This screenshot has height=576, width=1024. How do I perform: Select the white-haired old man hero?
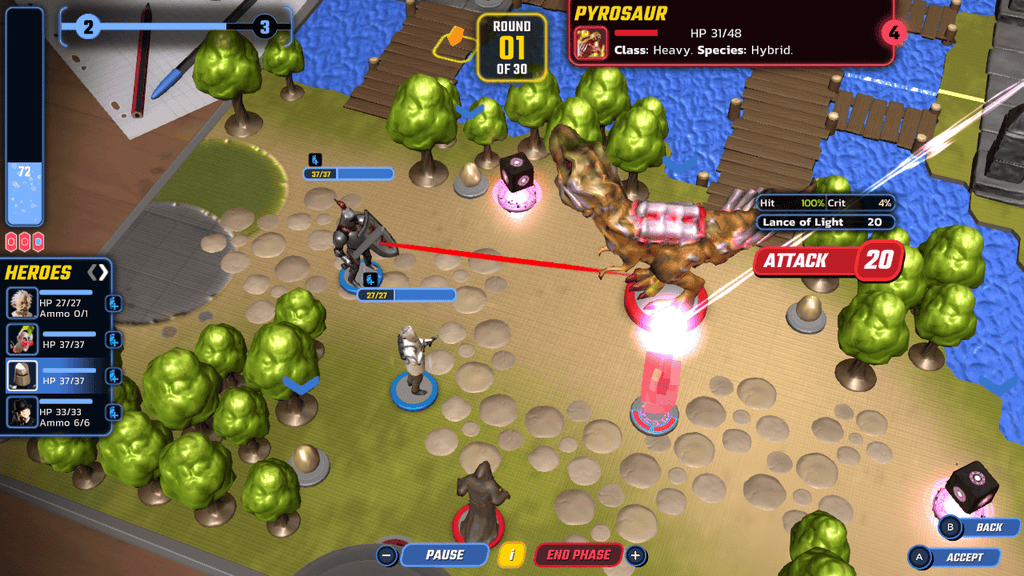point(22,303)
